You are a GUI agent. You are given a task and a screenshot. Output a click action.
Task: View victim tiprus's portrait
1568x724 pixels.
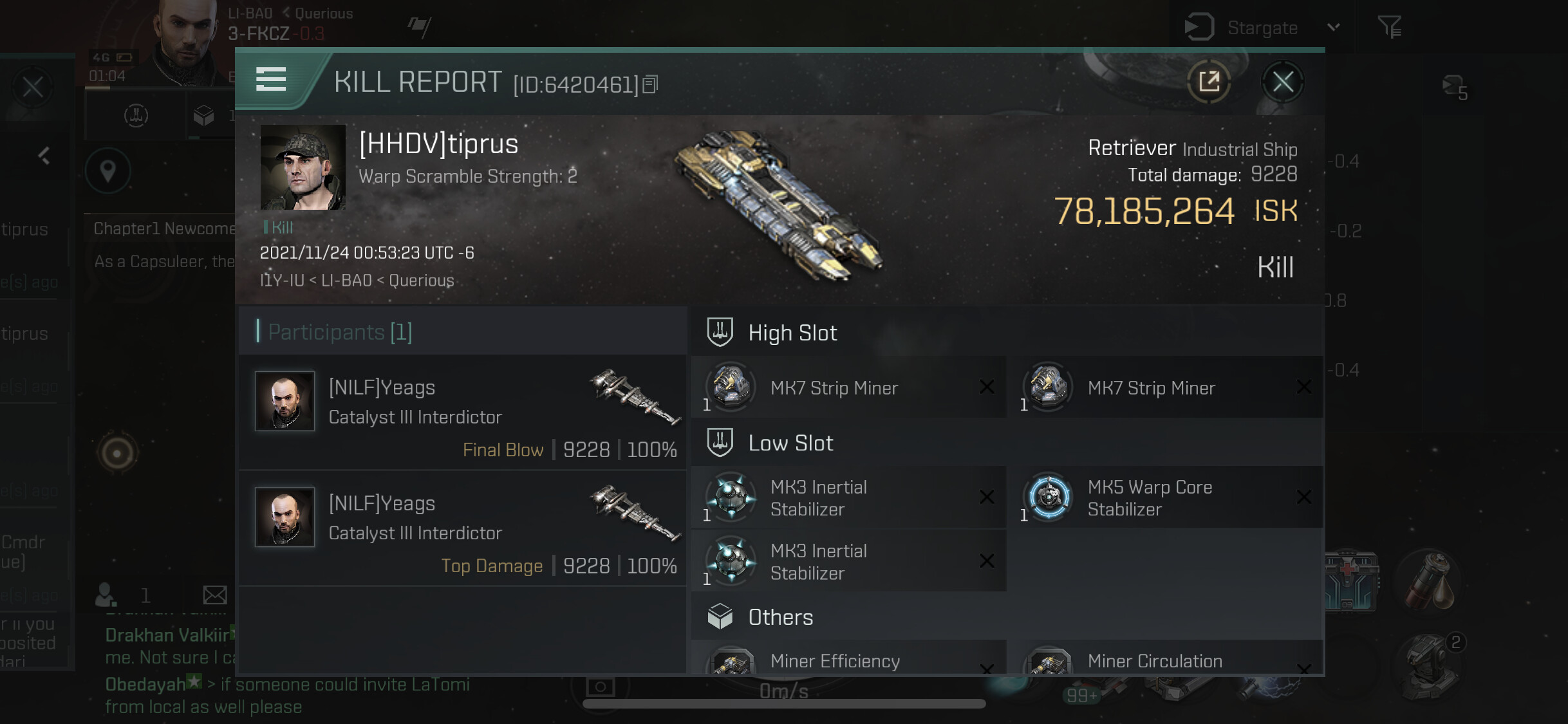tap(303, 167)
